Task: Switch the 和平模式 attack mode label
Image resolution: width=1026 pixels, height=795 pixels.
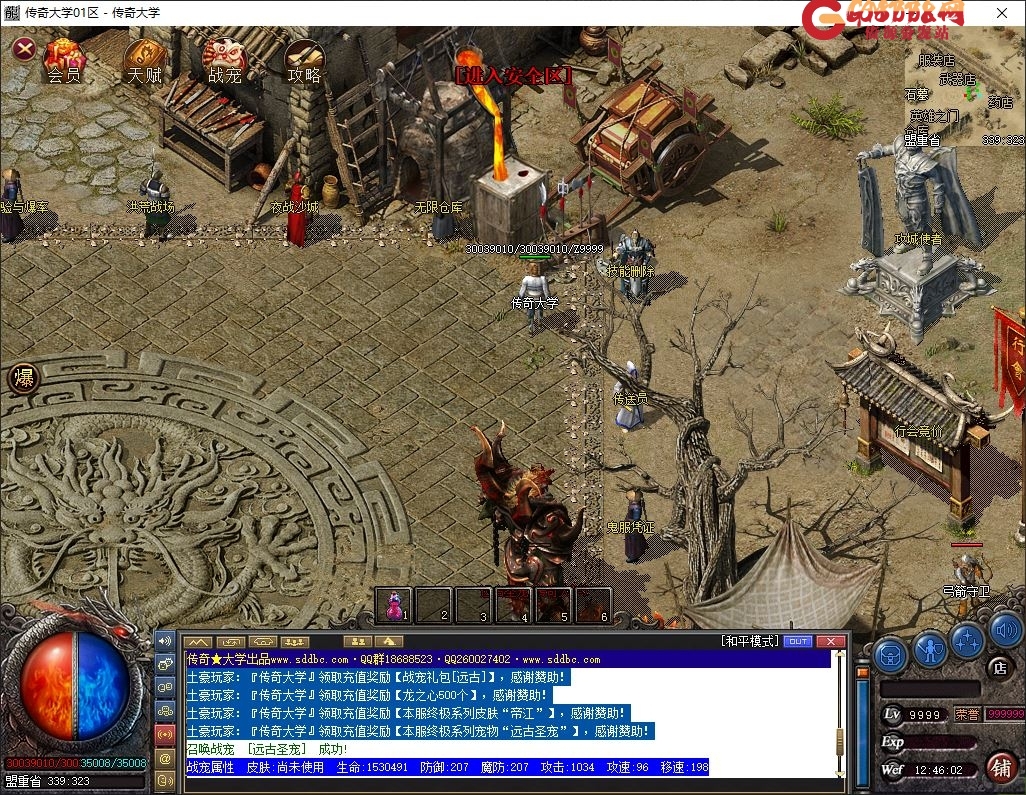Action: 749,641
